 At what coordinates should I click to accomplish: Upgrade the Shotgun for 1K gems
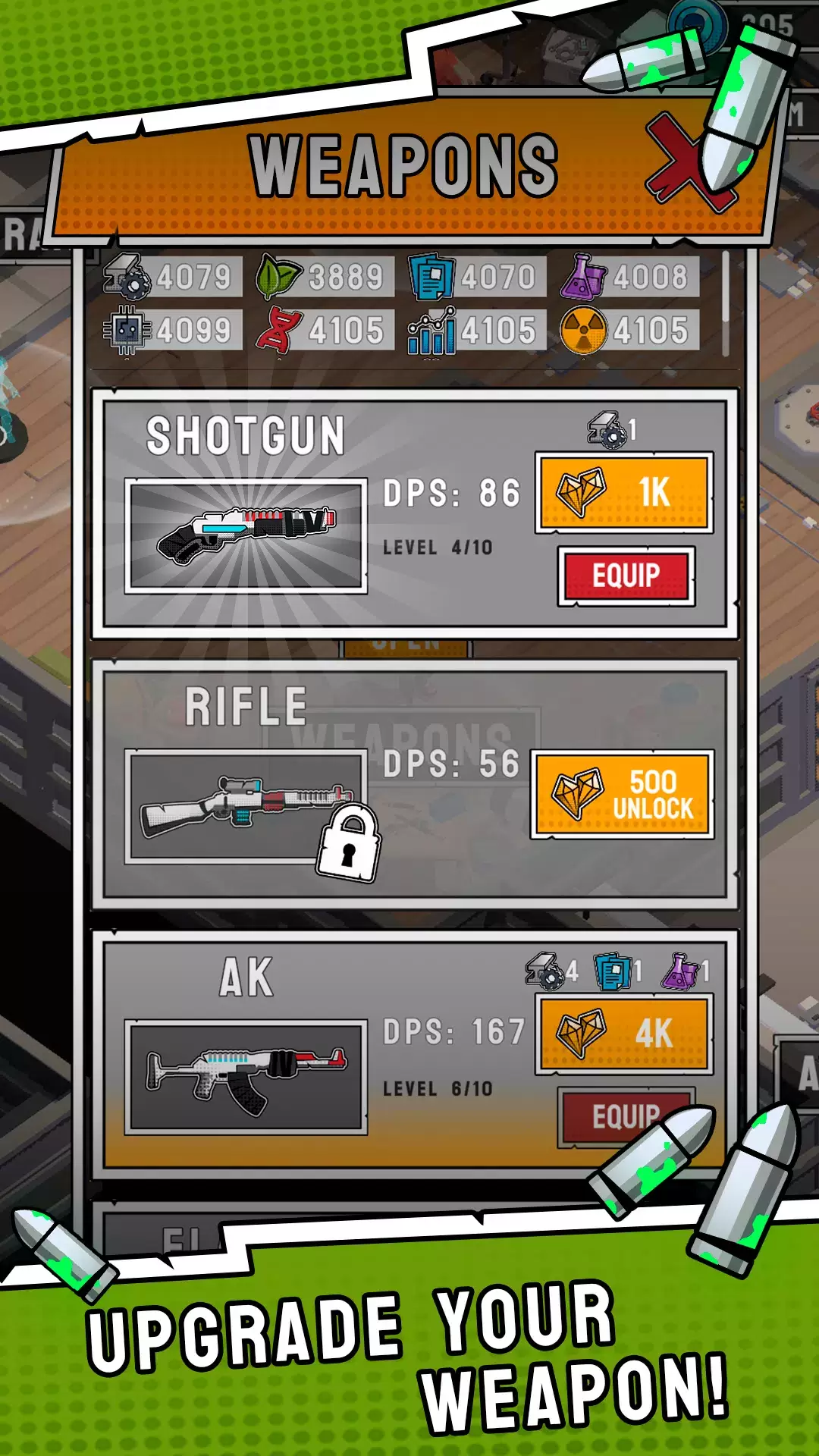click(624, 492)
